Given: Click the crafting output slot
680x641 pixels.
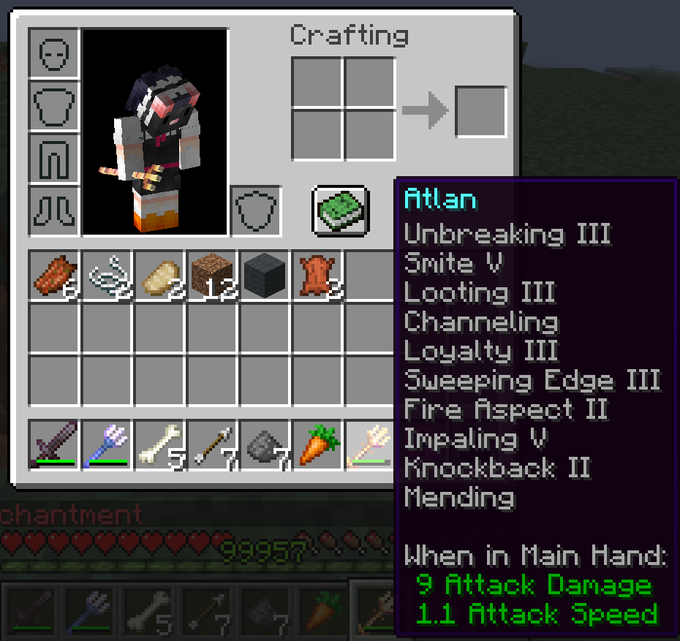Looking at the screenshot, I should coord(480,111).
